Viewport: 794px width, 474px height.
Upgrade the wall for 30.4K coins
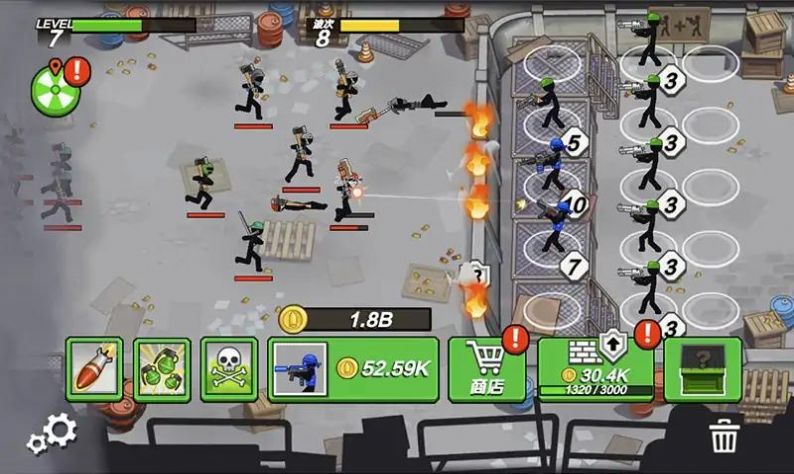tap(596, 368)
